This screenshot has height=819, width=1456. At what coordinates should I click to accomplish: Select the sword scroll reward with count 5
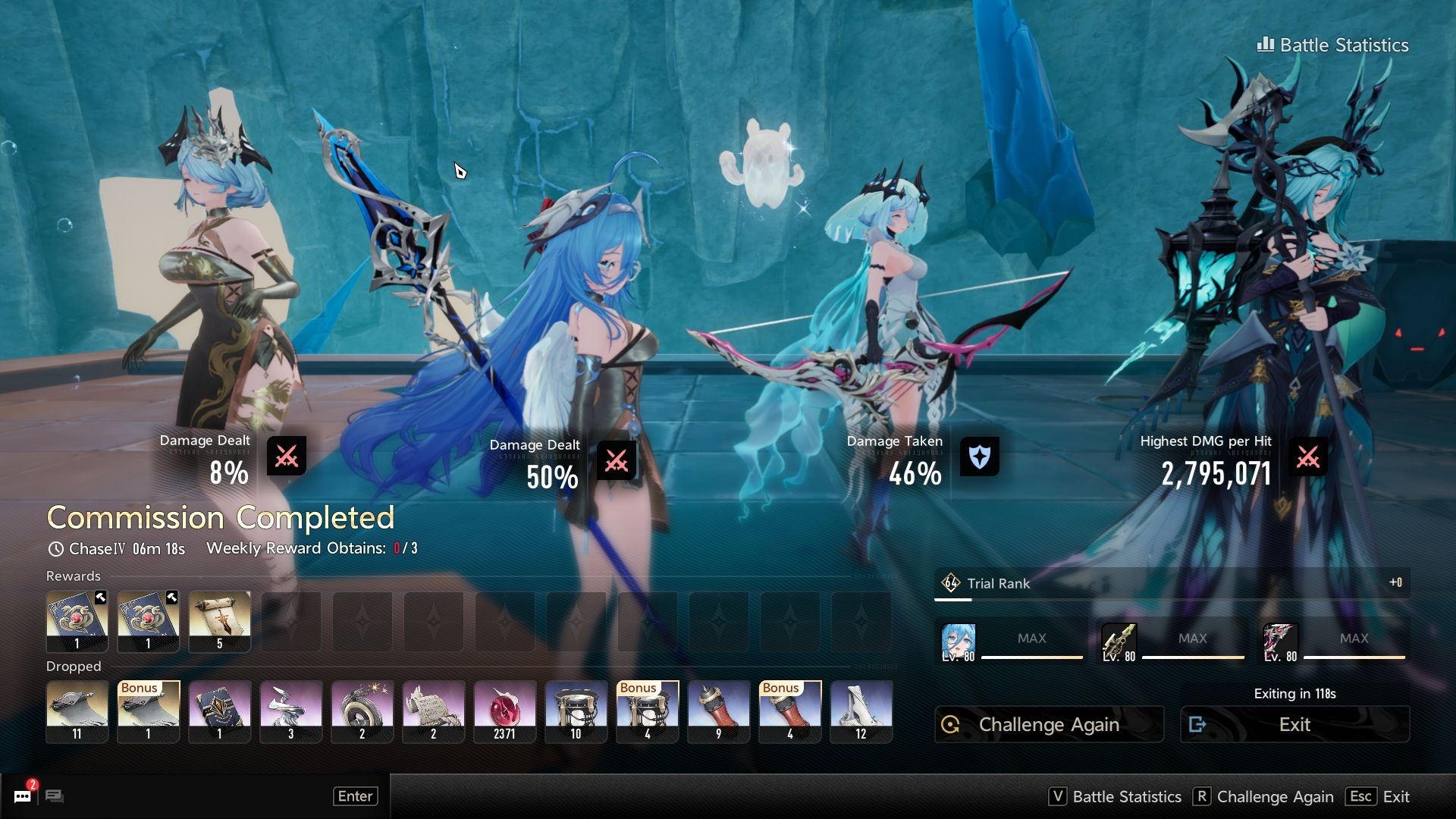(219, 621)
